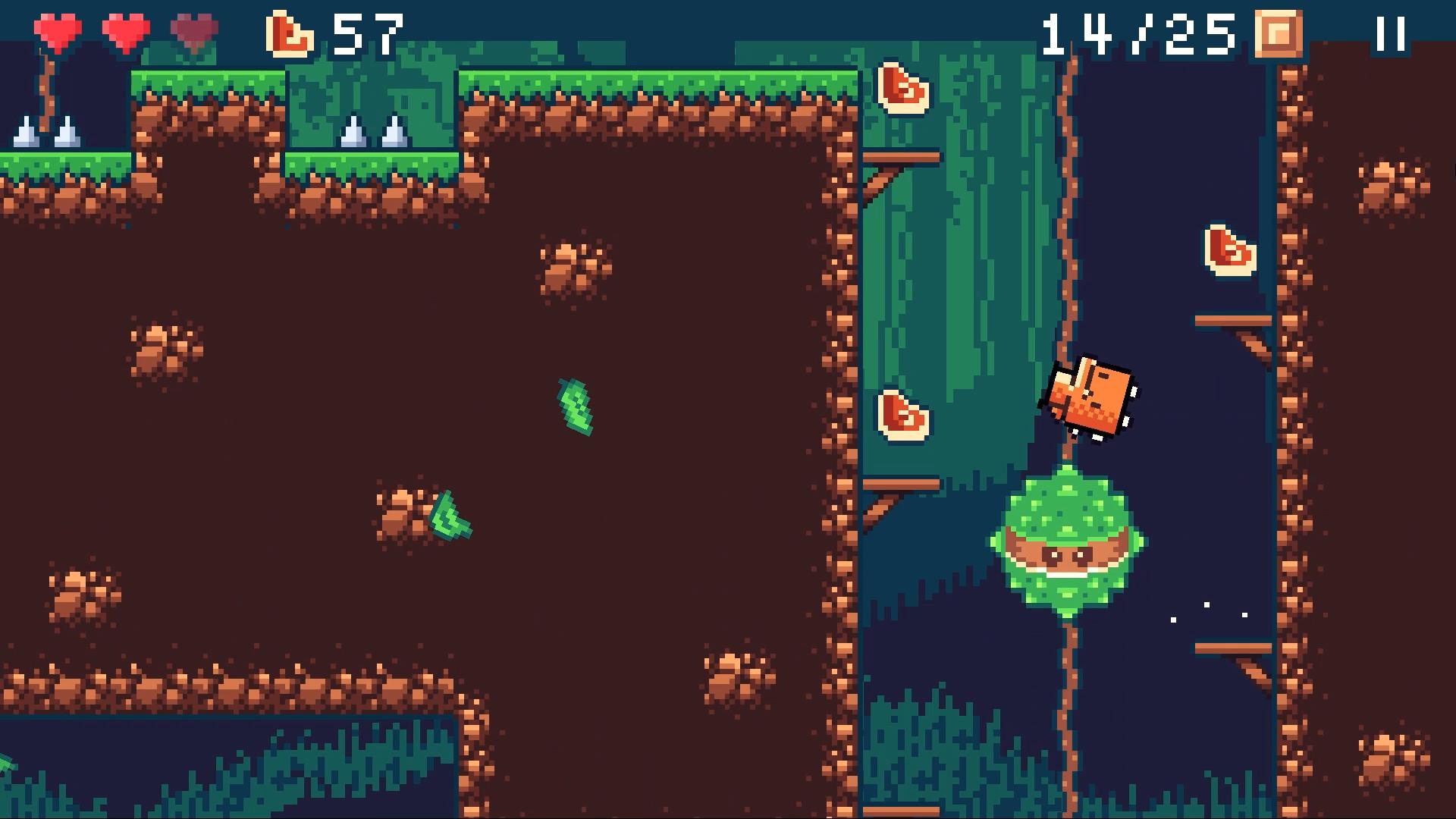The height and width of the screenshot is (819, 1456).
Task: Click the crate icon next to the 14/25 counter
Action: (1276, 32)
